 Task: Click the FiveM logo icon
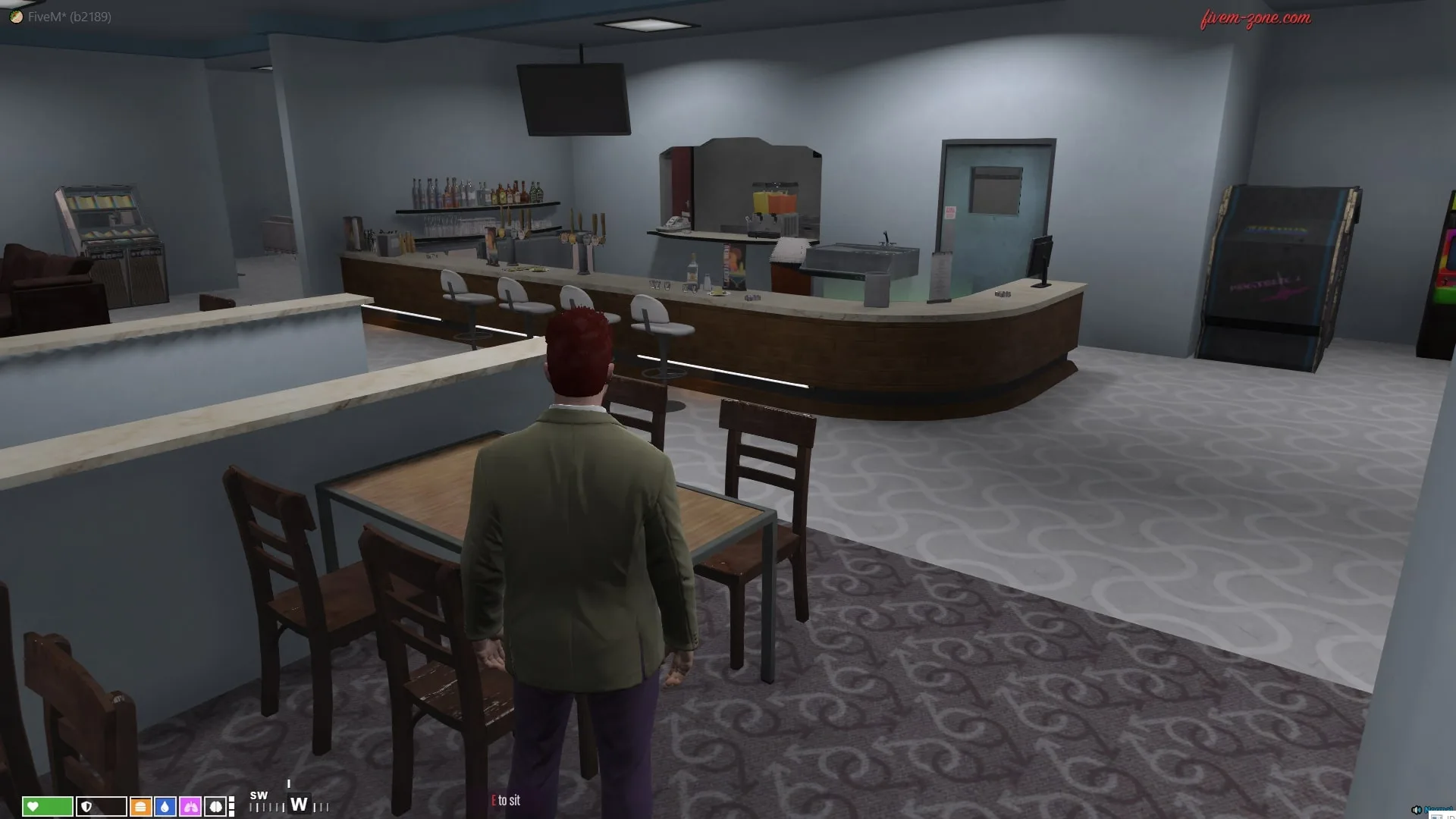tap(16, 17)
